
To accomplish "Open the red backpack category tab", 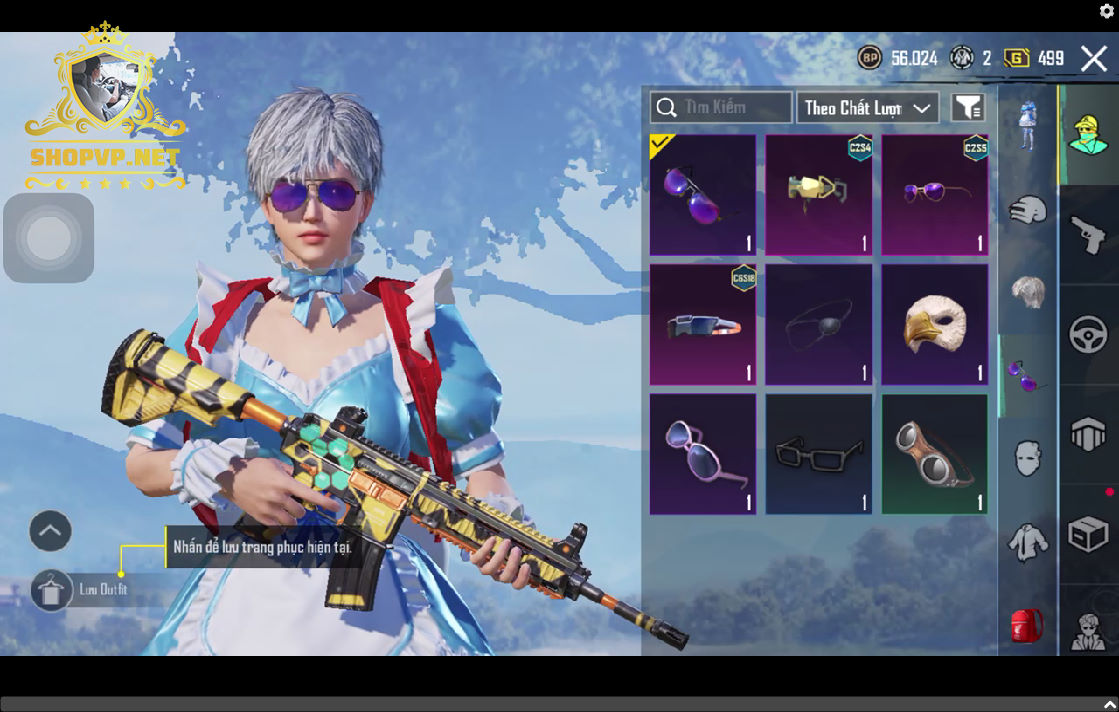I will [x=1027, y=627].
